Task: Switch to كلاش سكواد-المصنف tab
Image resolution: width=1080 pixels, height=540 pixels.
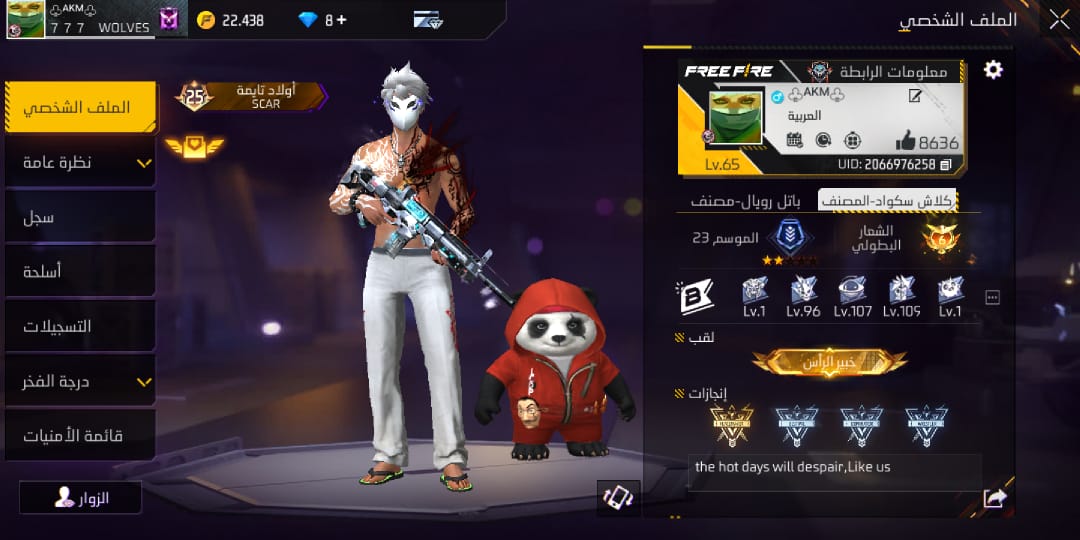Action: click(887, 200)
